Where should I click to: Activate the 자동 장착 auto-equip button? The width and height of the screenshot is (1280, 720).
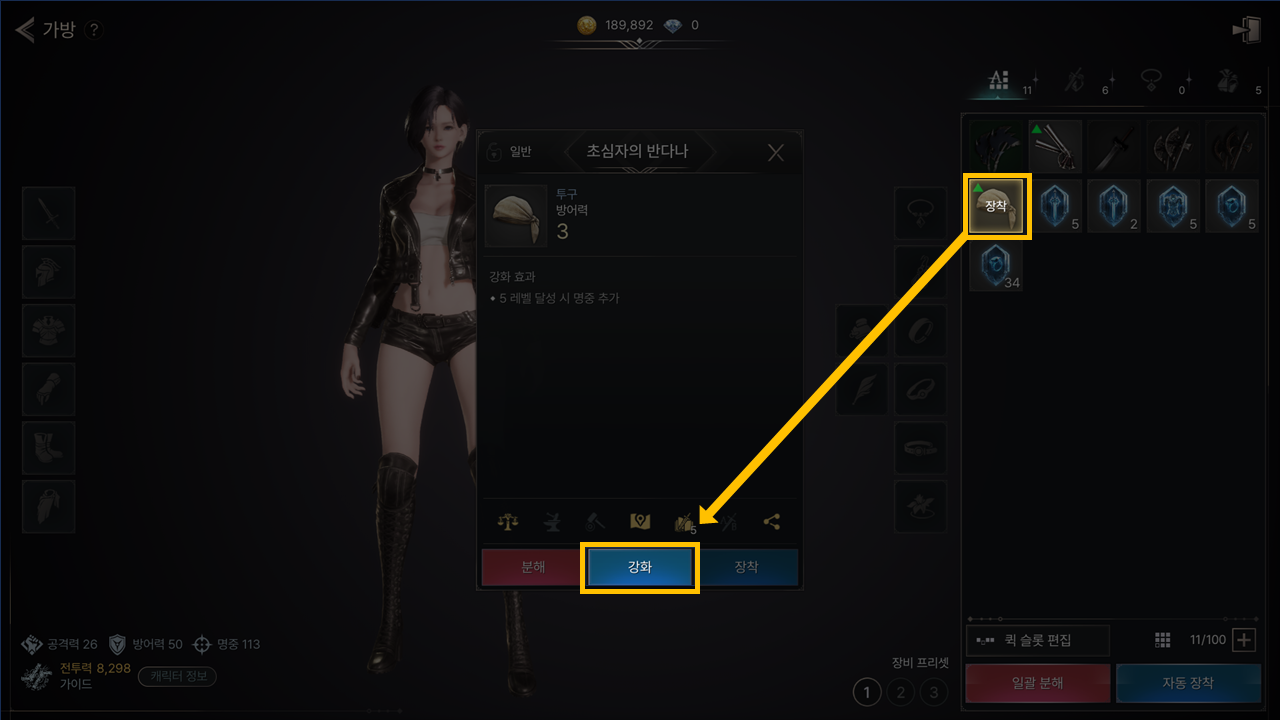(x=1188, y=683)
